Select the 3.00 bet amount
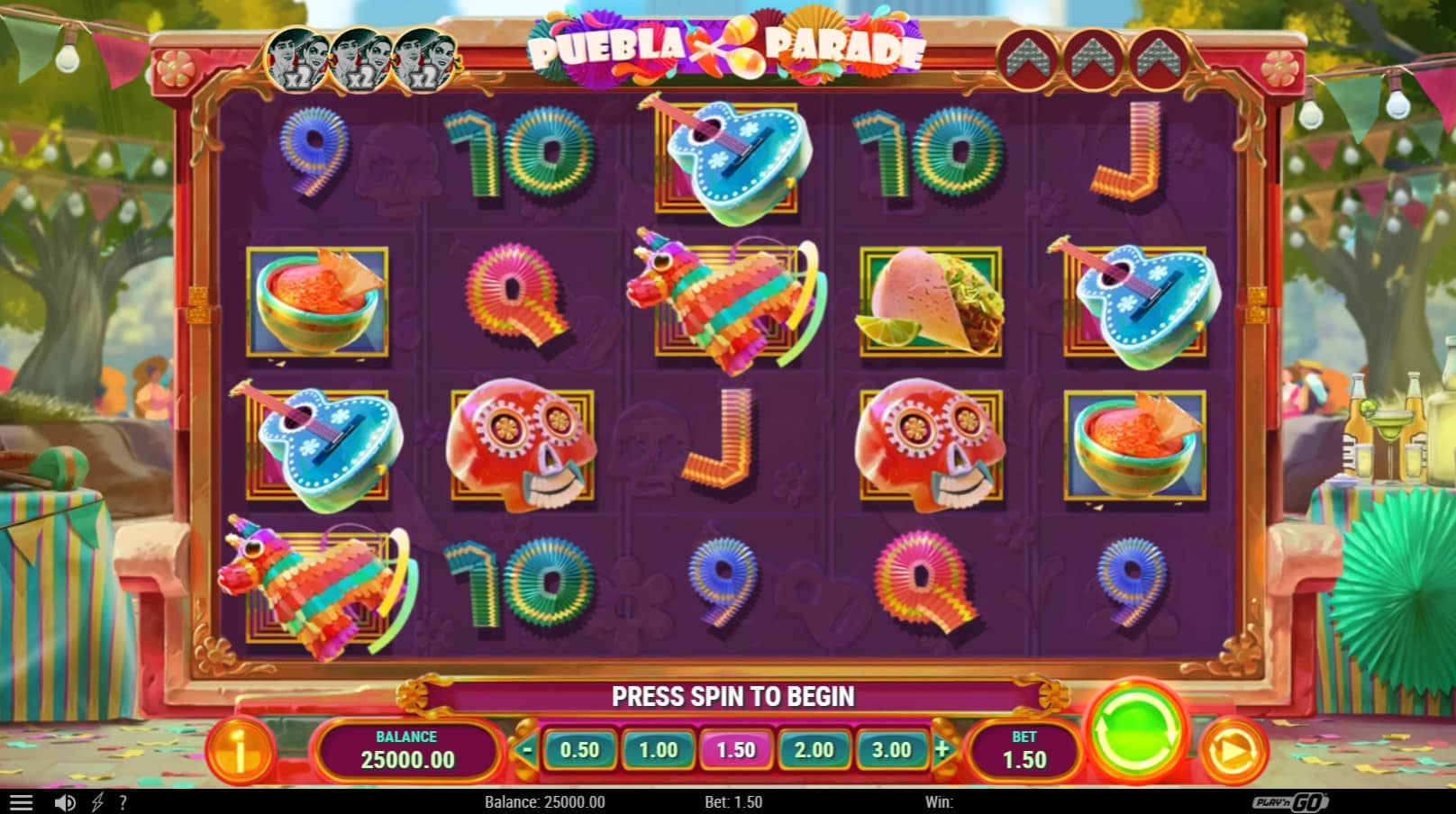The image size is (1456, 814). [x=891, y=749]
